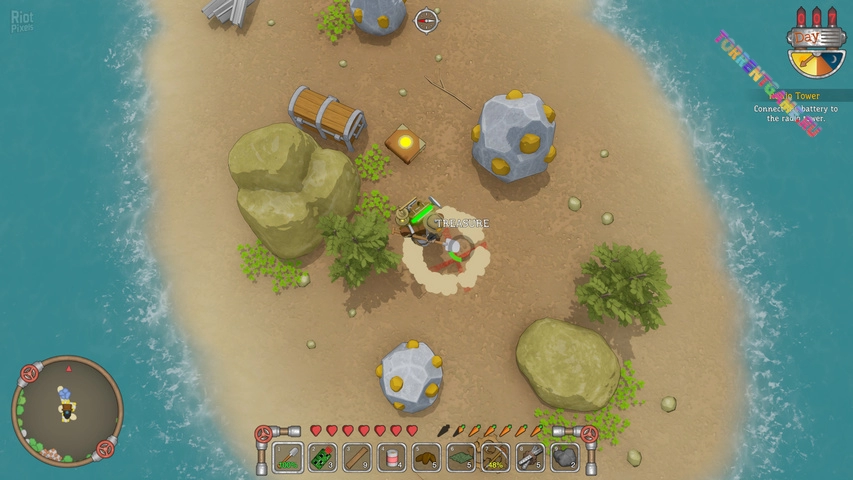Select the brown dirt pile slot
The image size is (853, 480).
(426, 457)
